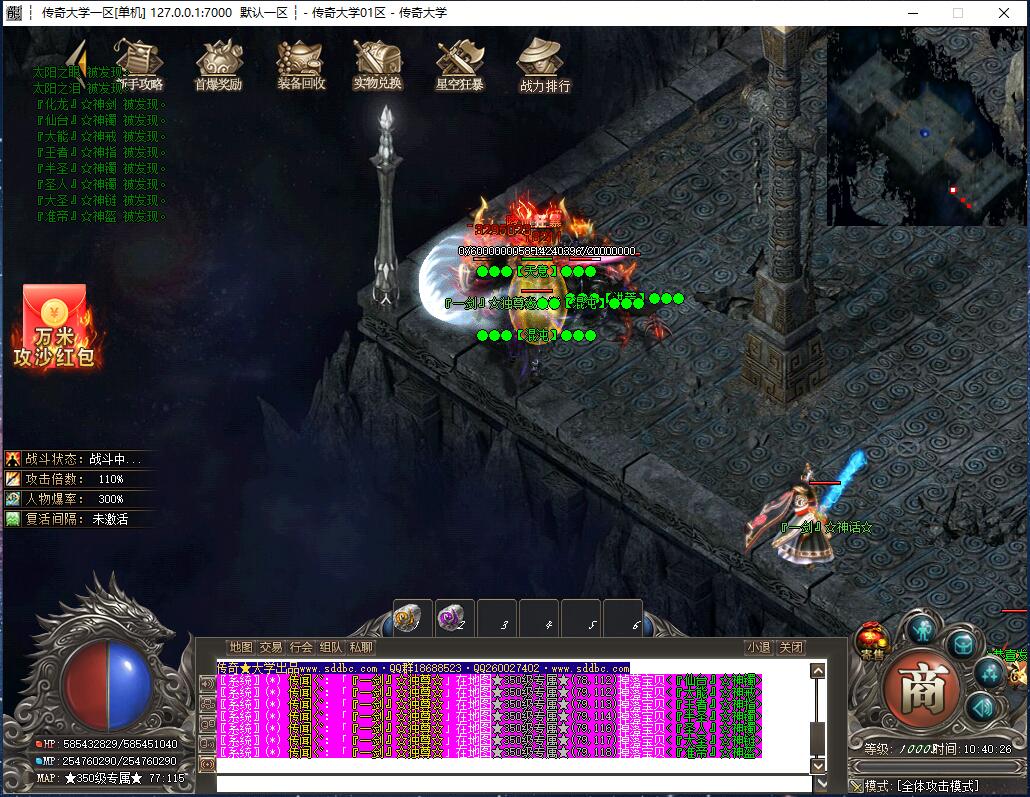Show the 战力排行 power ranking
The image size is (1030, 797).
point(545,65)
